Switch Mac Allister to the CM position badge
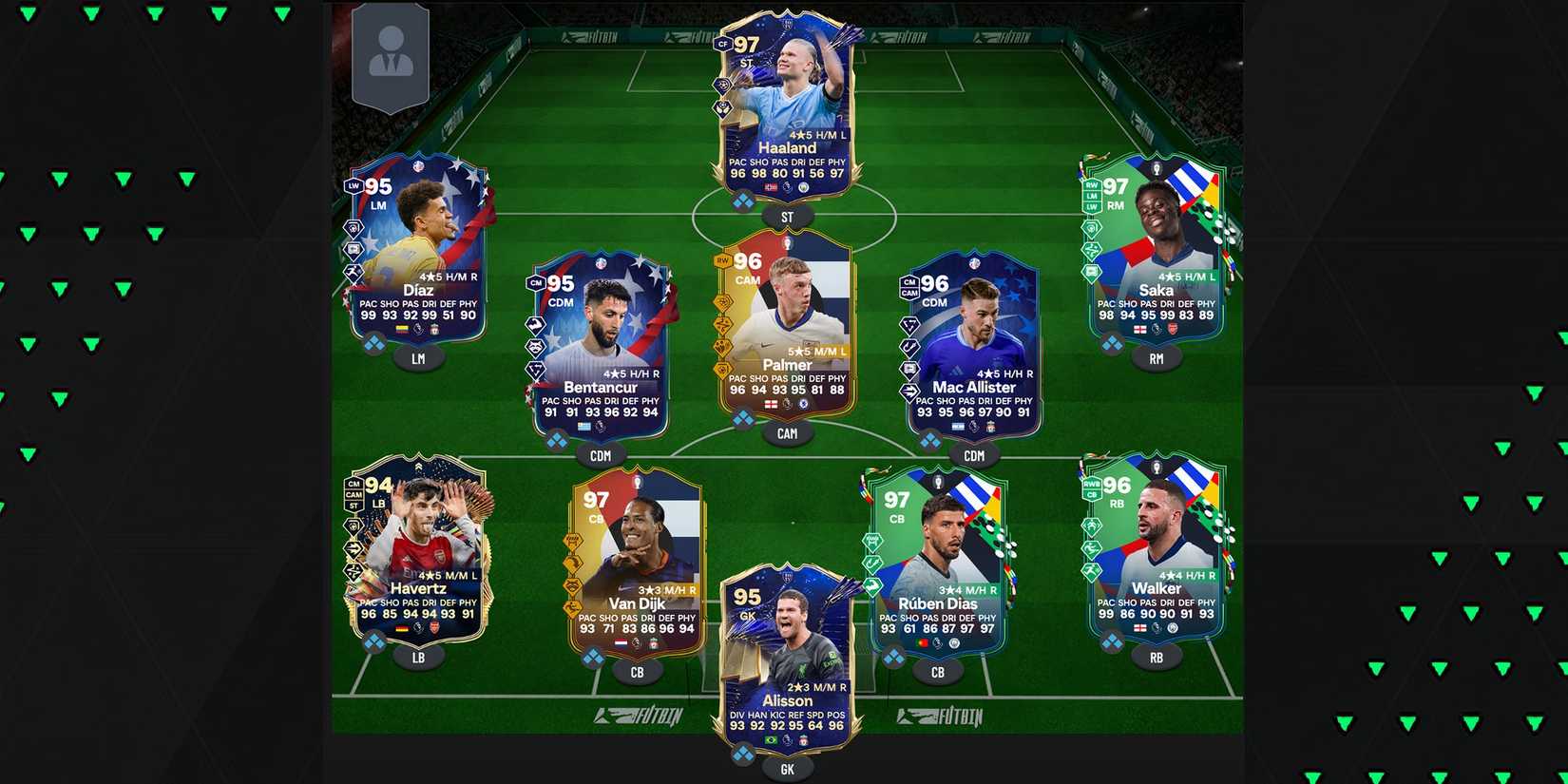This screenshot has height=784, width=1568. 909,282
